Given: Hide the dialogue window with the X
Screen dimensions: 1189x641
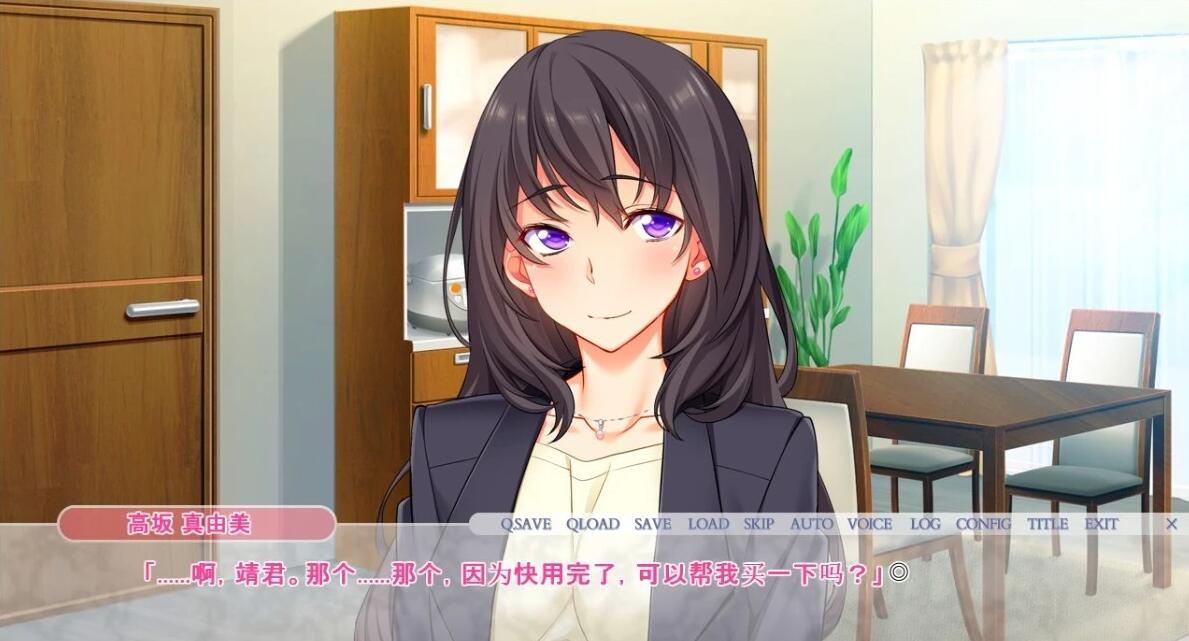Looking at the screenshot, I should pos(1172,523).
